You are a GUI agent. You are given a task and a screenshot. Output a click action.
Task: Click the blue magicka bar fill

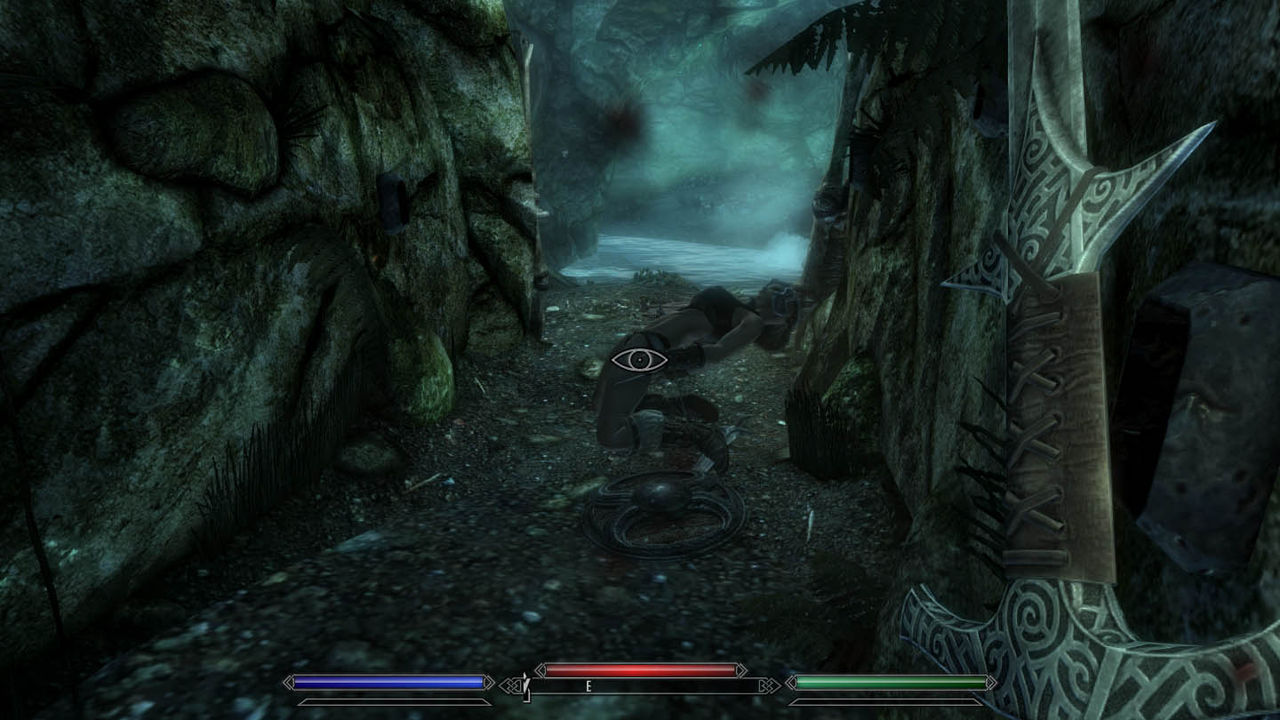390,682
